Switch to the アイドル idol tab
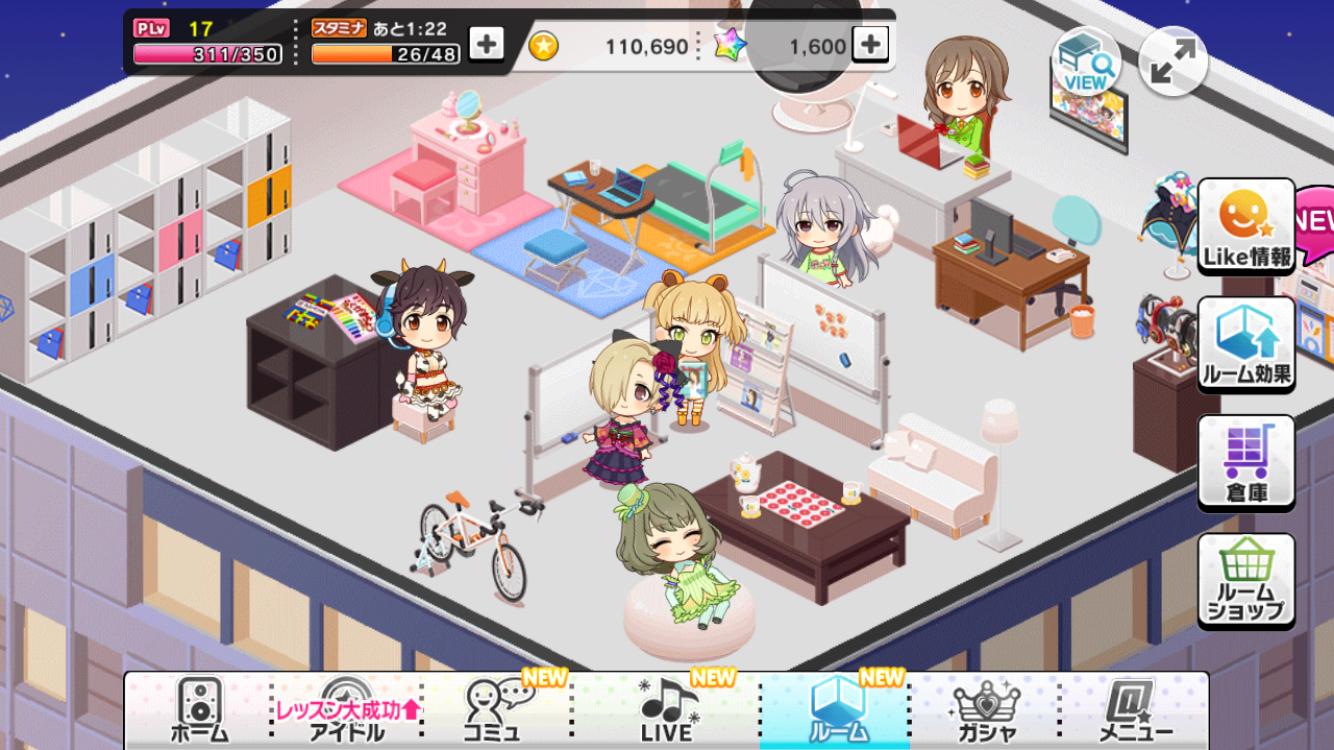1334x750 pixels. [347, 710]
